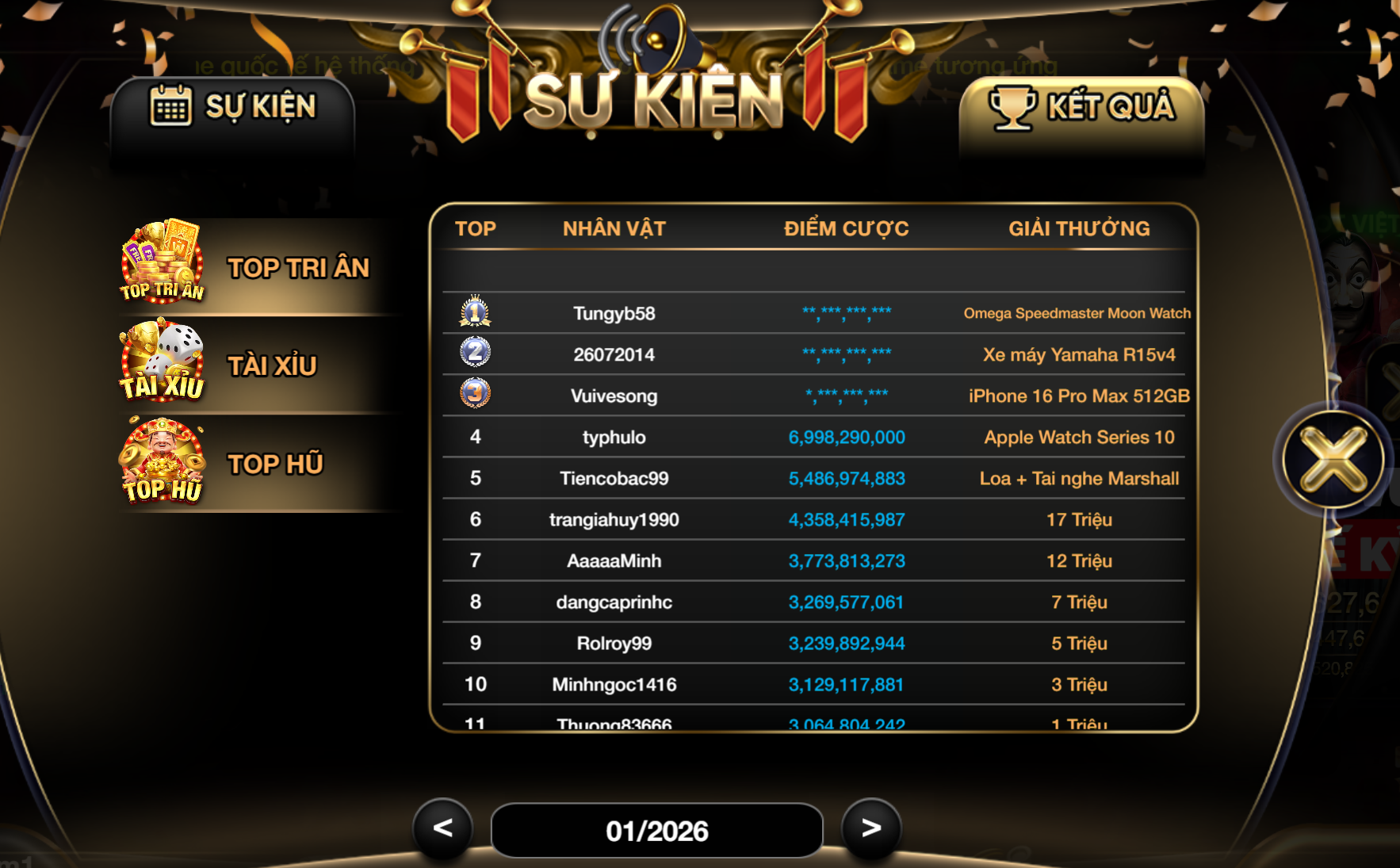Viewport: 1400px width, 868px height.
Task: Select the trangiahuy1990 ranking row
Action: coord(614,519)
